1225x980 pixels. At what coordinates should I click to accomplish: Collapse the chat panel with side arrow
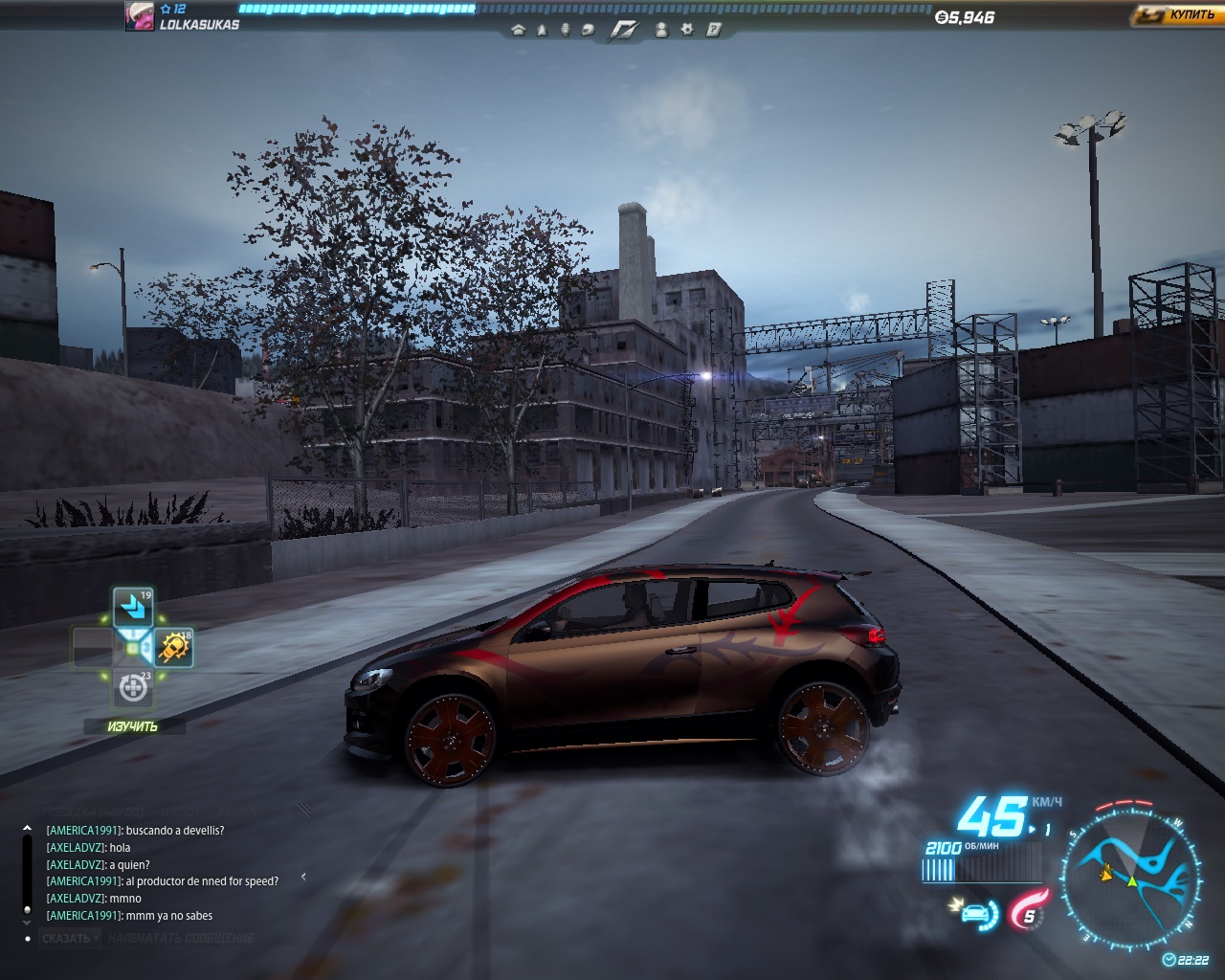tap(303, 876)
